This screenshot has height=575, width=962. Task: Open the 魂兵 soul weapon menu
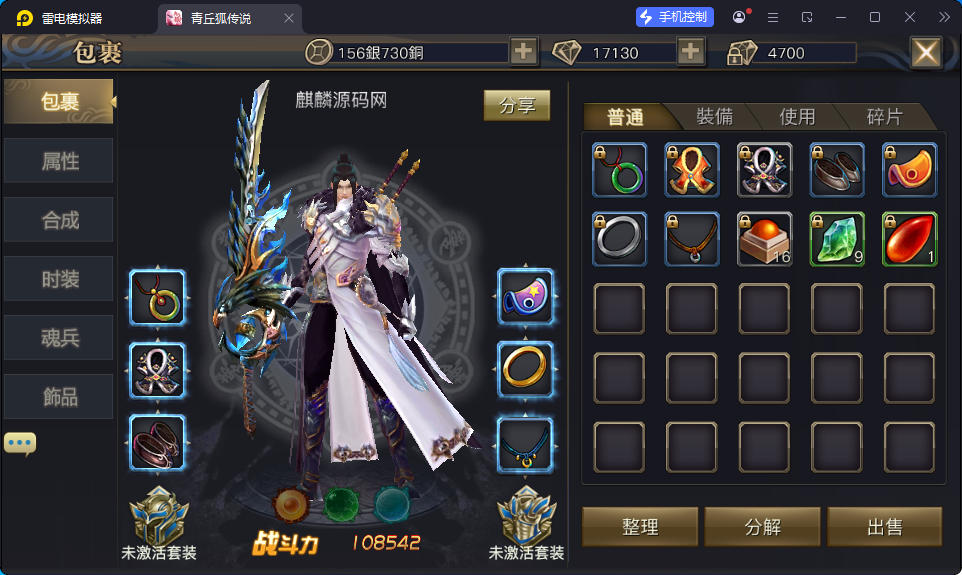pyautogui.click(x=59, y=338)
